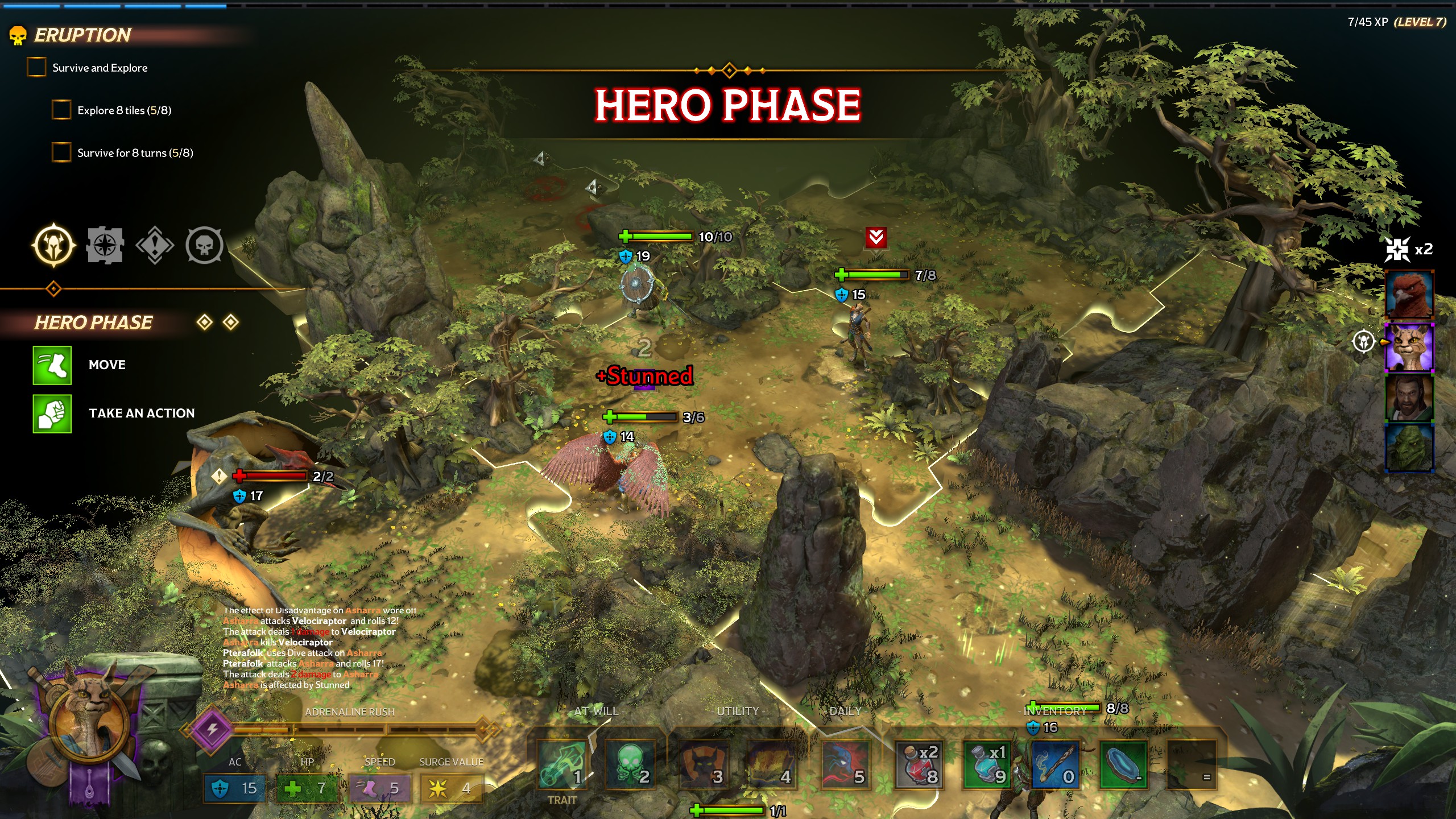
Task: Choose Take an Action
Action: coord(52,413)
